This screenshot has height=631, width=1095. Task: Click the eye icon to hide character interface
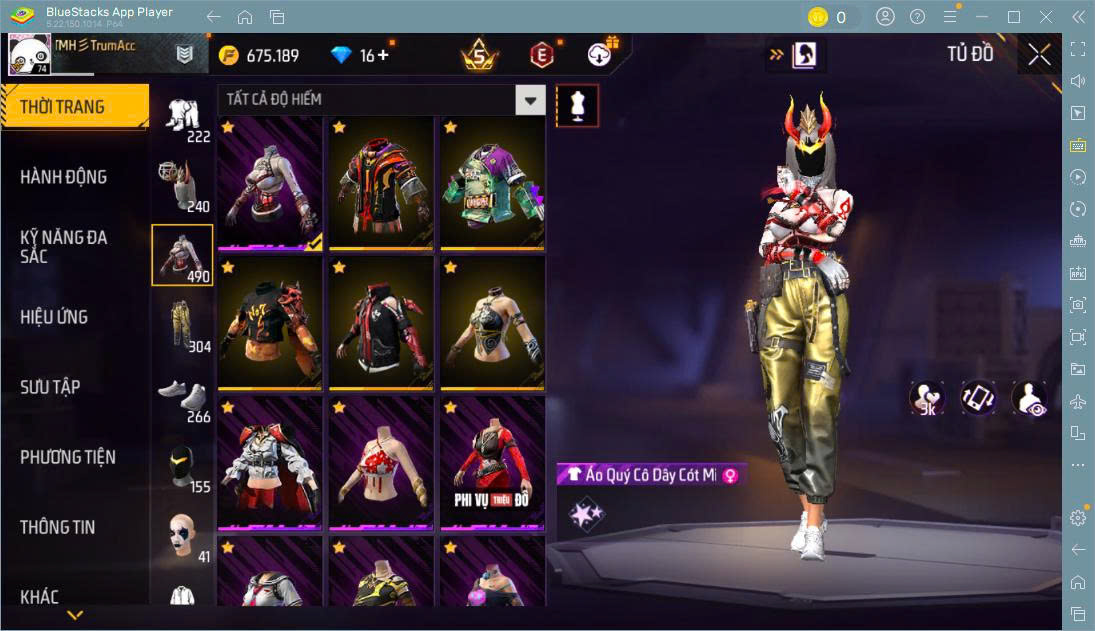pyautogui.click(x=1029, y=399)
